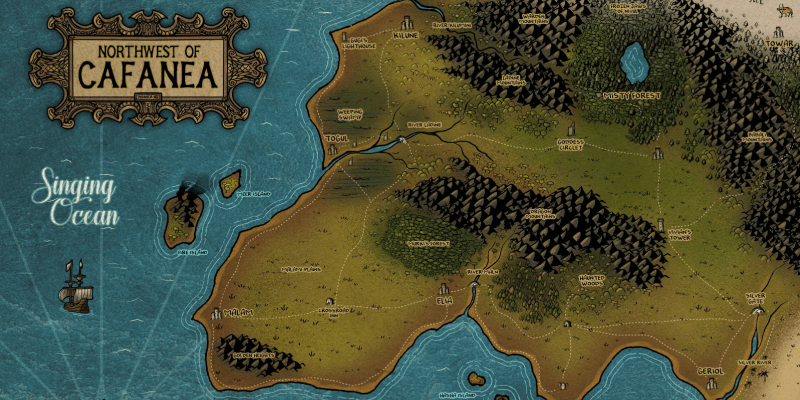Image resolution: width=800 pixels, height=400 pixels.
Task: Select the Geriol town marker
Action: [710, 383]
